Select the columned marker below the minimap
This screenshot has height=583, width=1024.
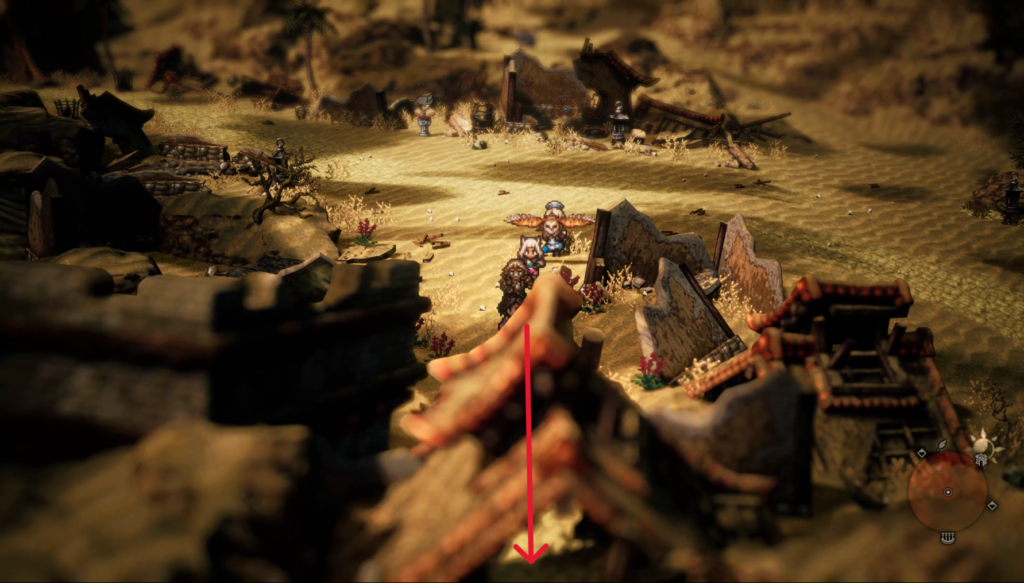click(x=947, y=538)
